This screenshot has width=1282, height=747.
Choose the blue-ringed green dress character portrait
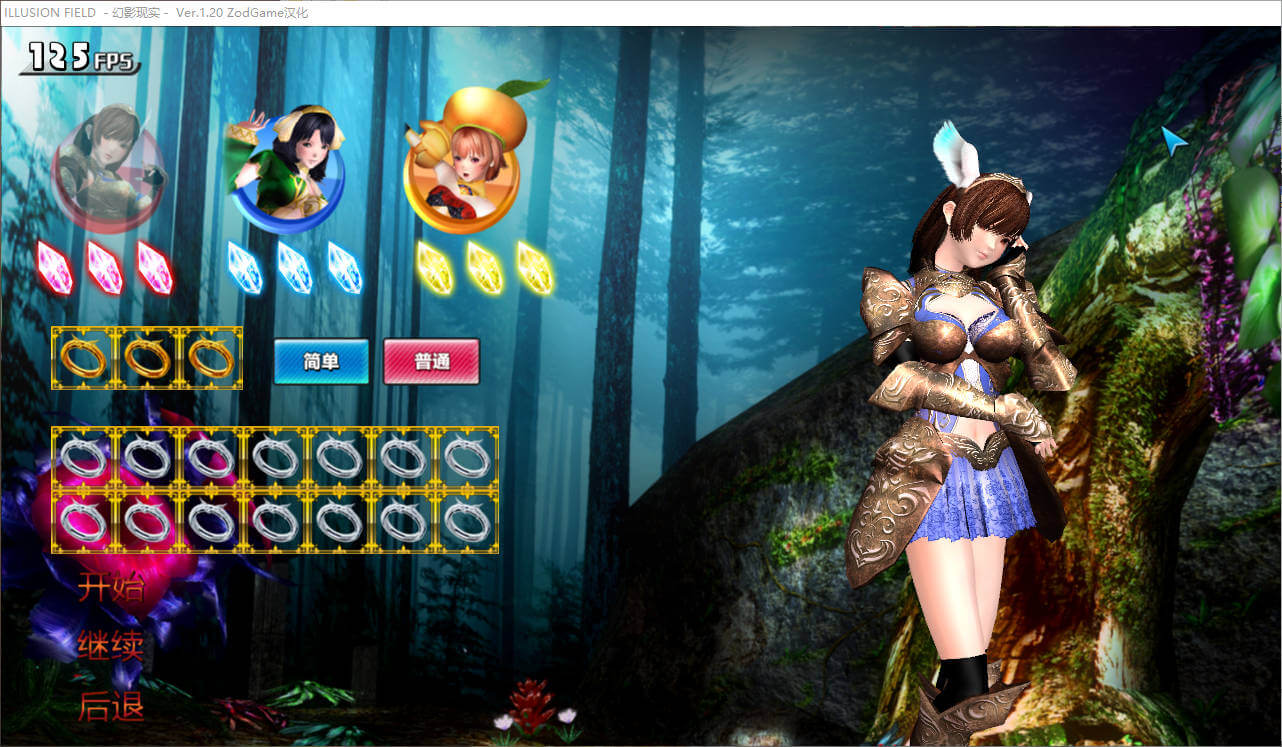[286, 165]
